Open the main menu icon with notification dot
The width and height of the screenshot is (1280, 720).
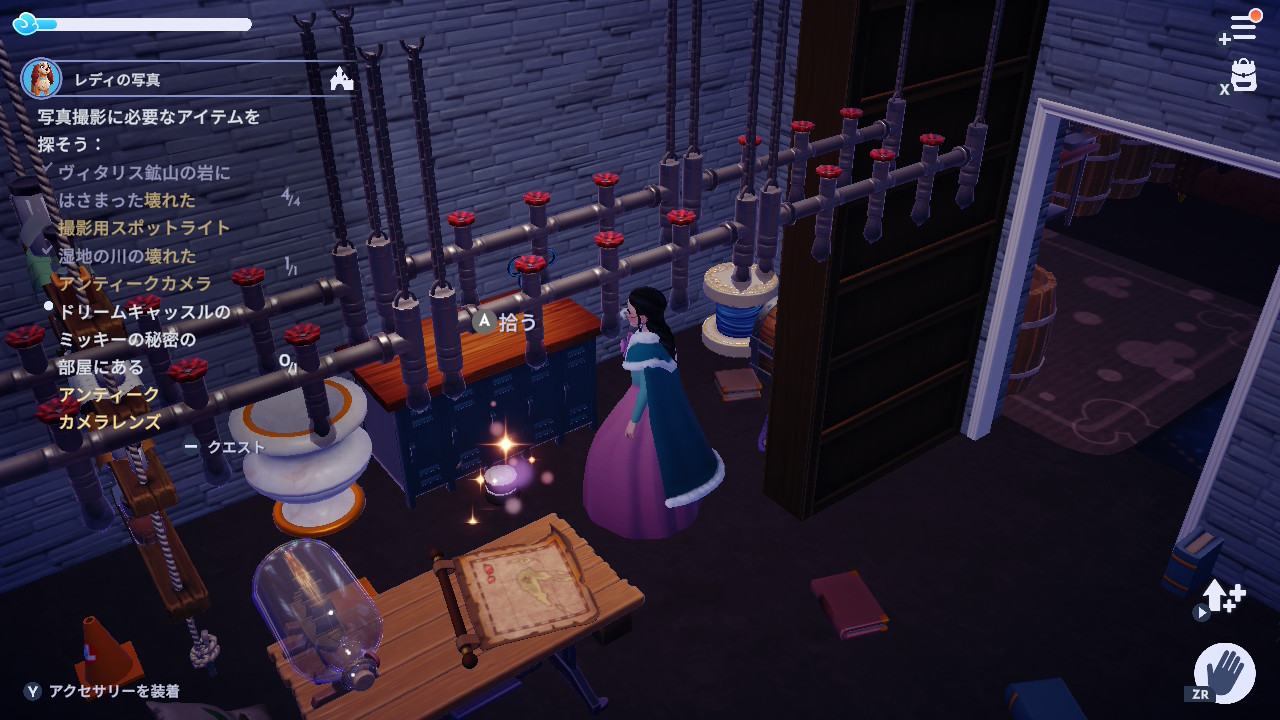1242,27
